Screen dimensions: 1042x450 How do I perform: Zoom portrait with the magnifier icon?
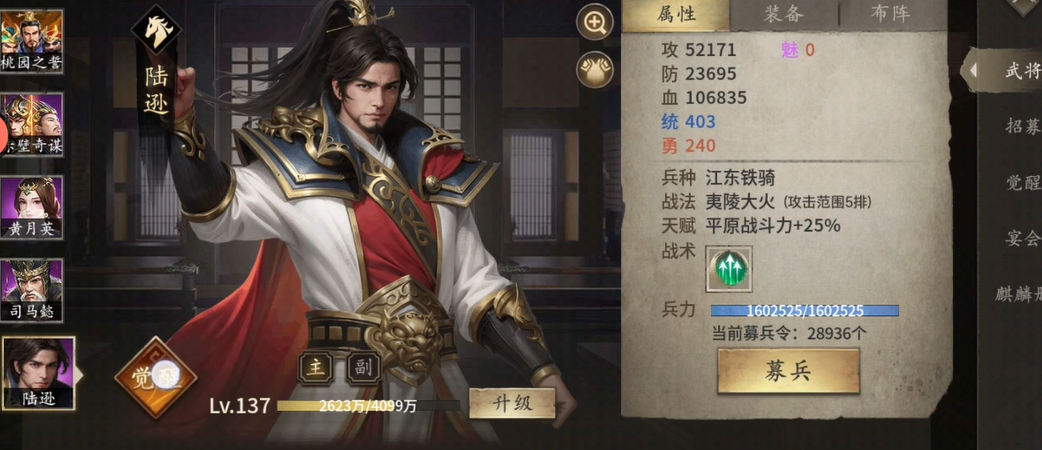(x=595, y=24)
